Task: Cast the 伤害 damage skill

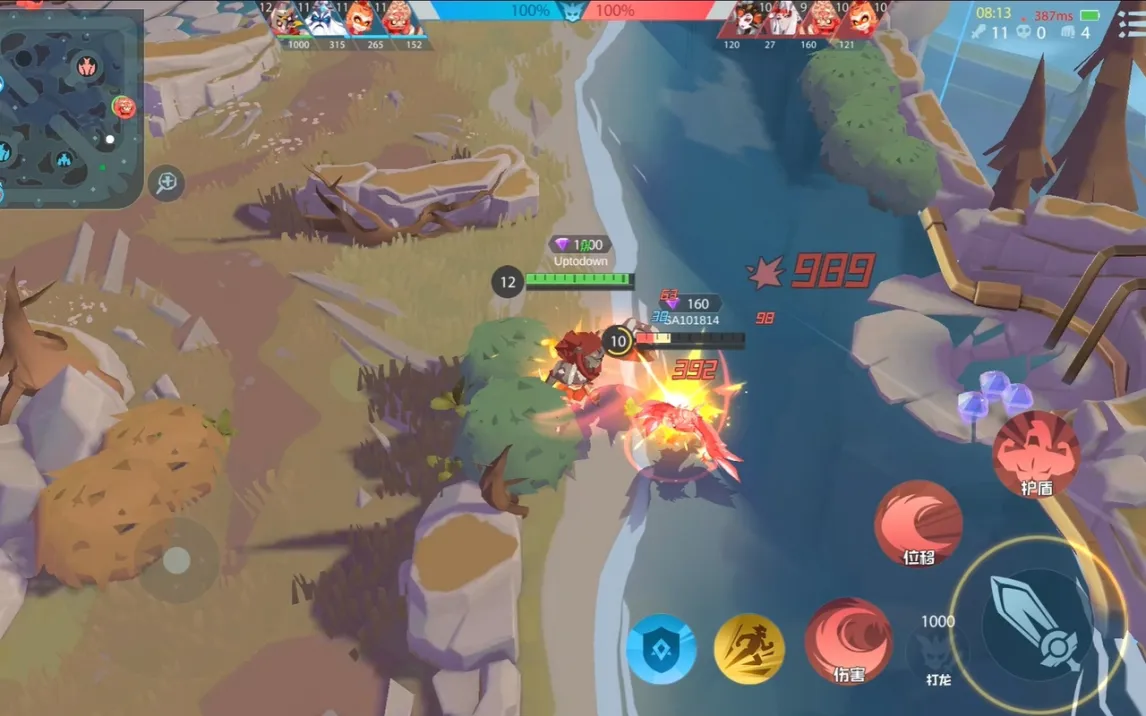Action: point(848,642)
